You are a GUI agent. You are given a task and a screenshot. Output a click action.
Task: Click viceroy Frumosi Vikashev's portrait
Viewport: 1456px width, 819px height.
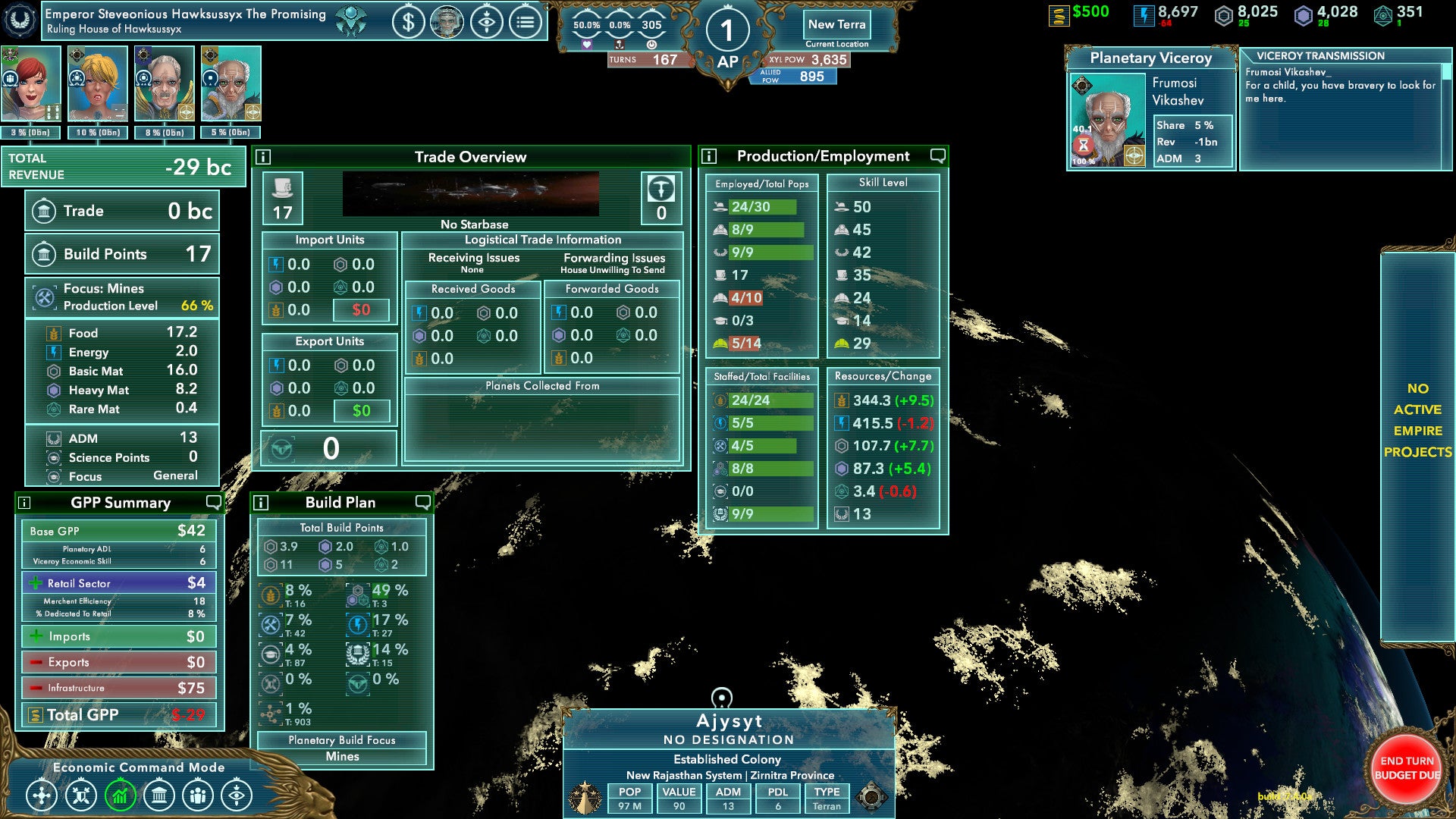[x=1107, y=120]
